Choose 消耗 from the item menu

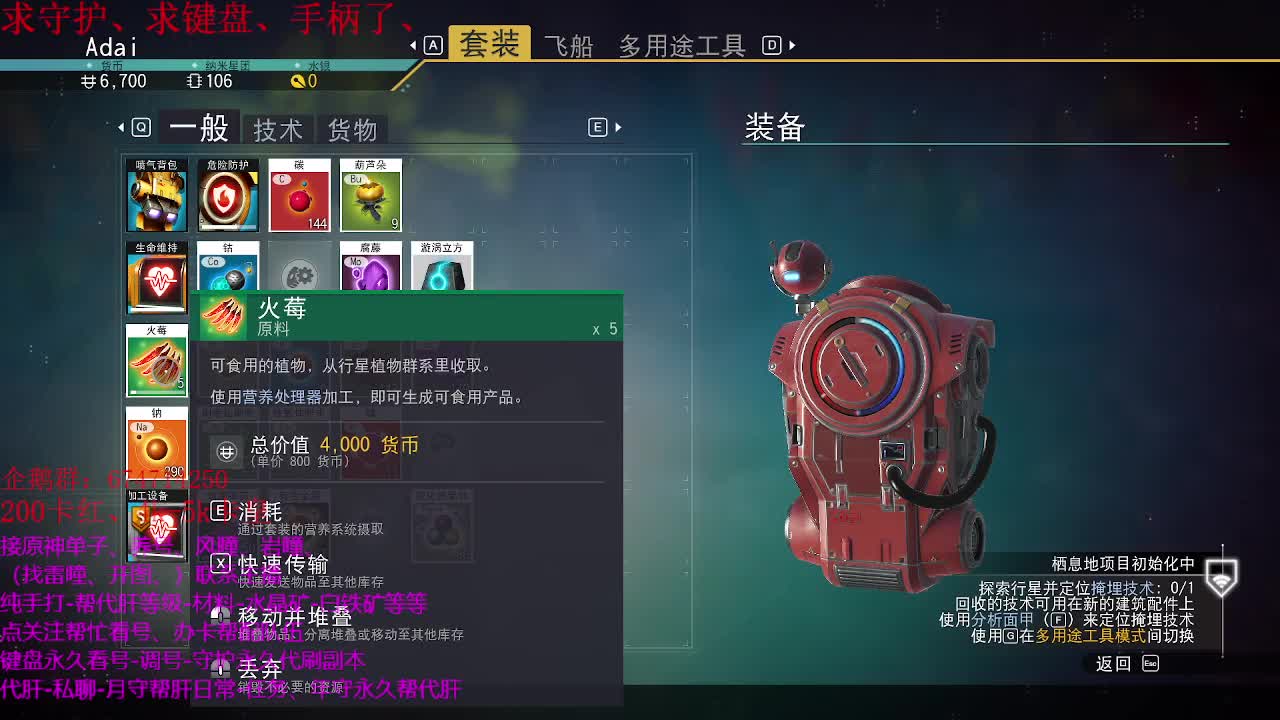click(x=262, y=510)
